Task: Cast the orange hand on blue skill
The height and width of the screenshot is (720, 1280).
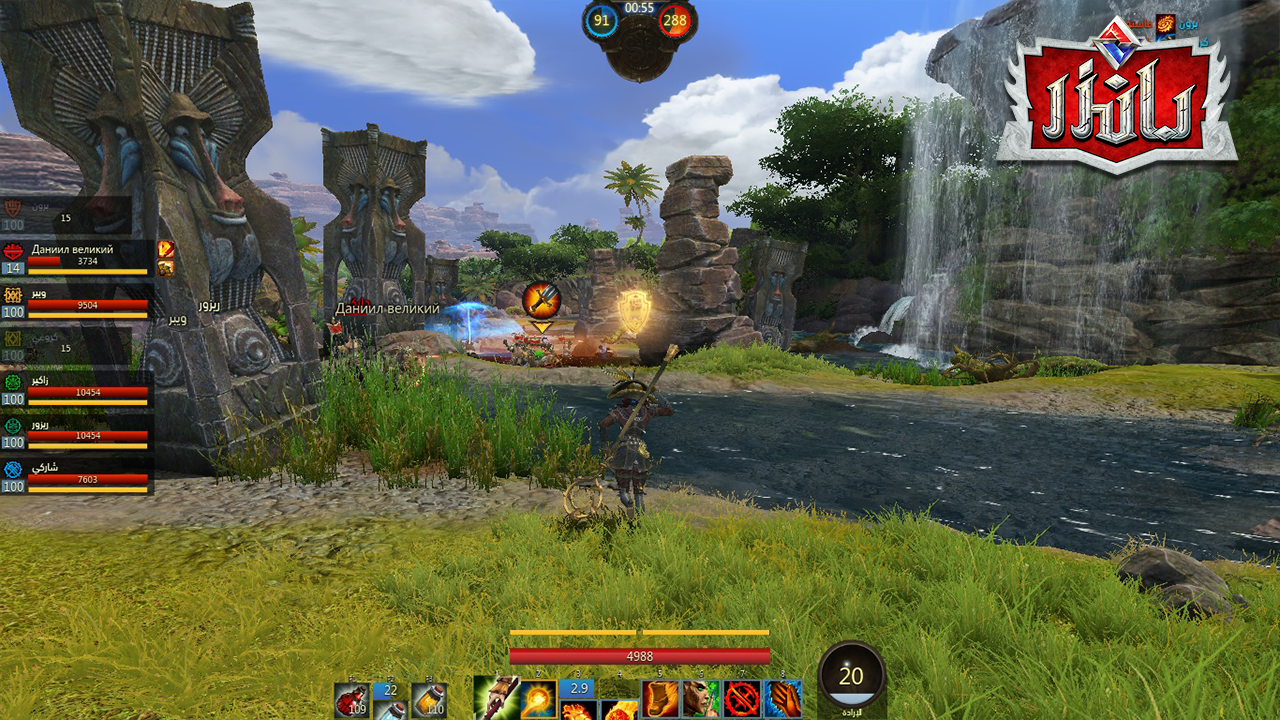Action: pos(783,699)
